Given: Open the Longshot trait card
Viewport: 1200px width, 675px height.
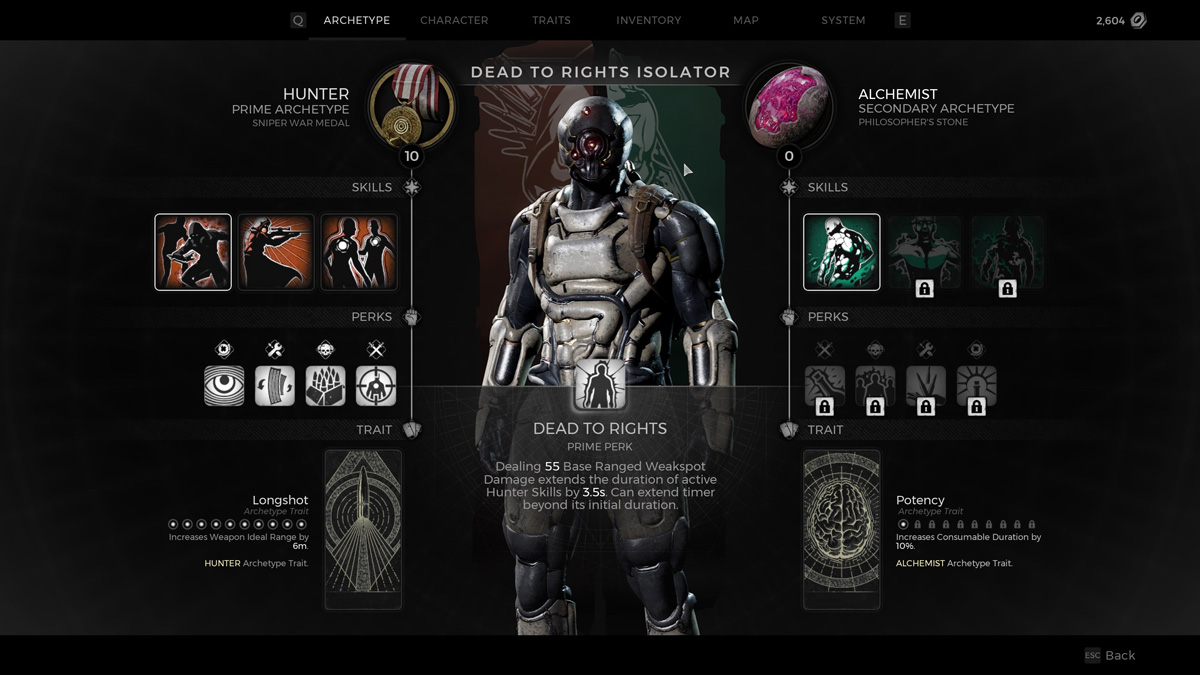Looking at the screenshot, I should coord(363,529).
